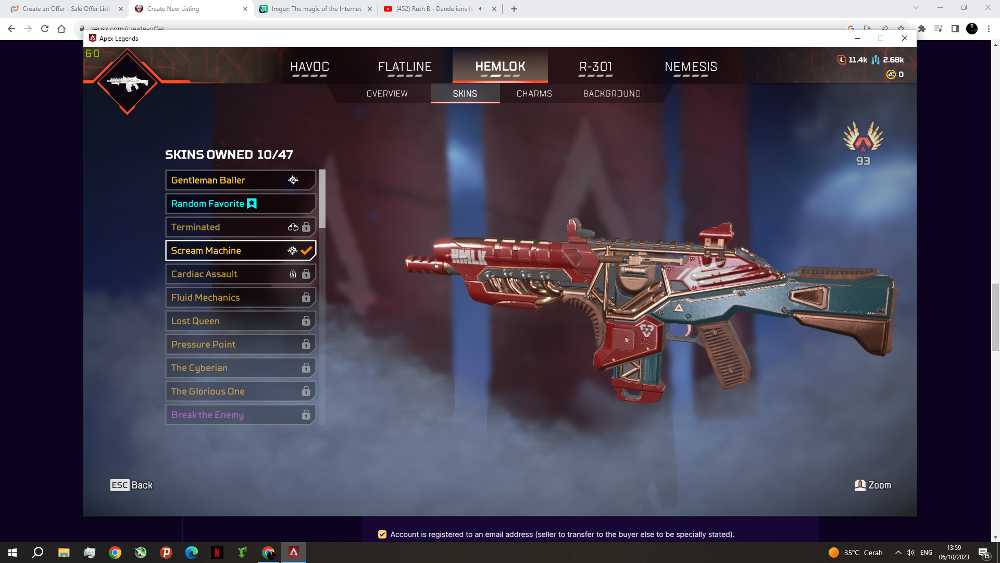Choose the Pressure Point skin
This screenshot has height=563, width=1000.
click(x=240, y=345)
